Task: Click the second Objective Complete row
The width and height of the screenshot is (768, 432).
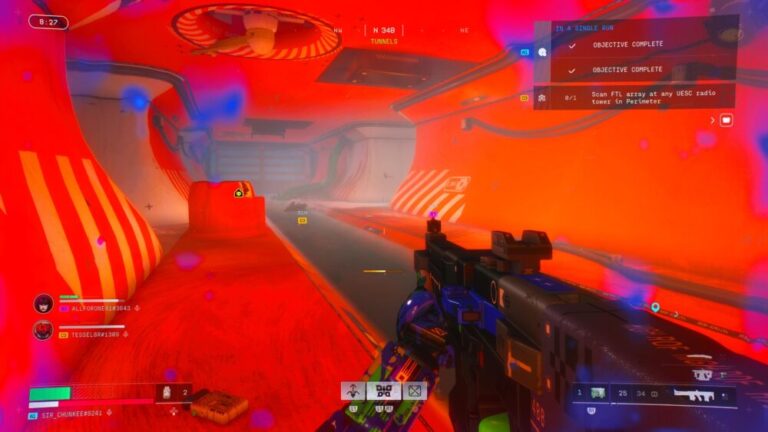Action: (x=630, y=70)
